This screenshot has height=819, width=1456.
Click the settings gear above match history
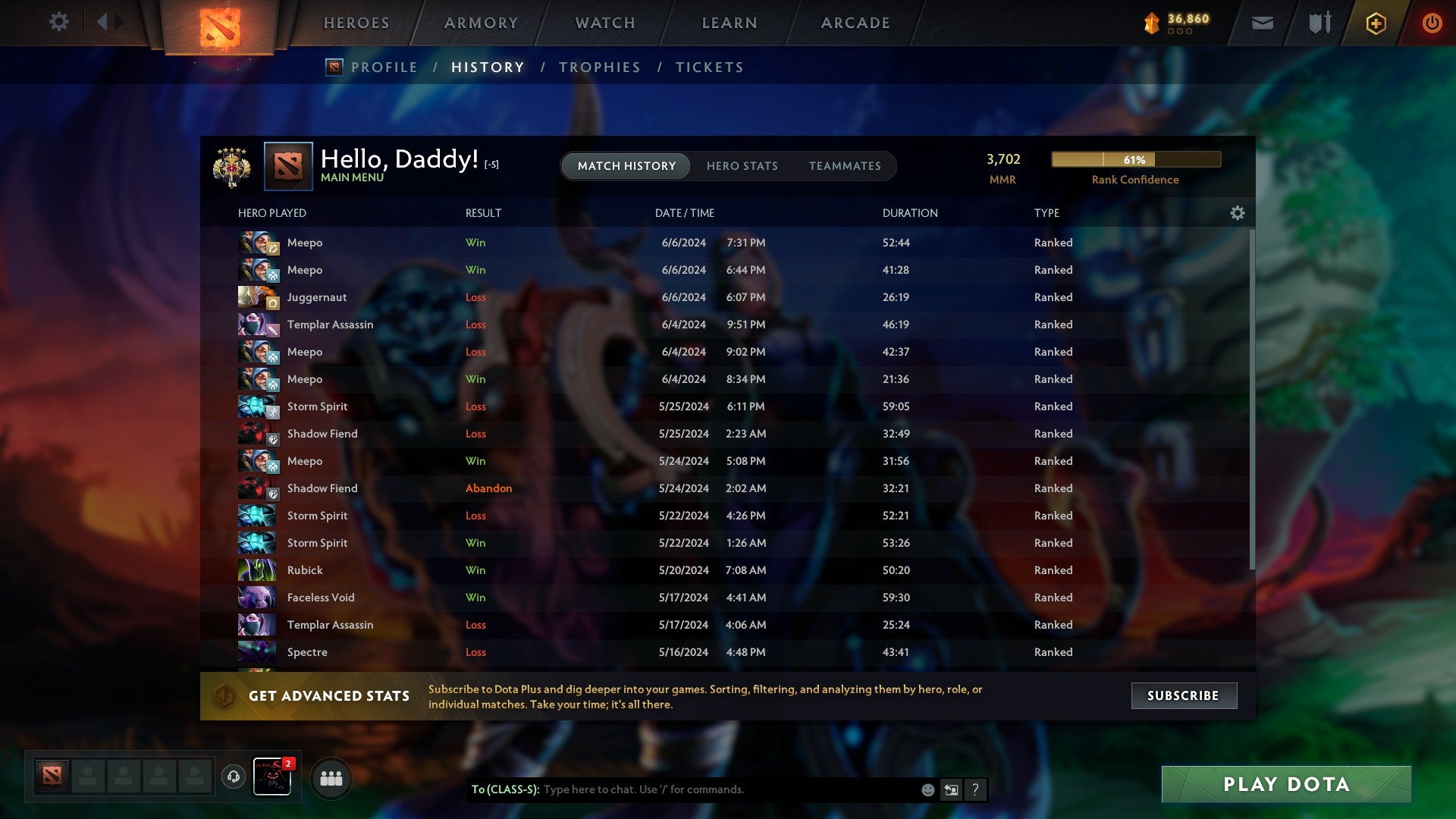[59, 22]
